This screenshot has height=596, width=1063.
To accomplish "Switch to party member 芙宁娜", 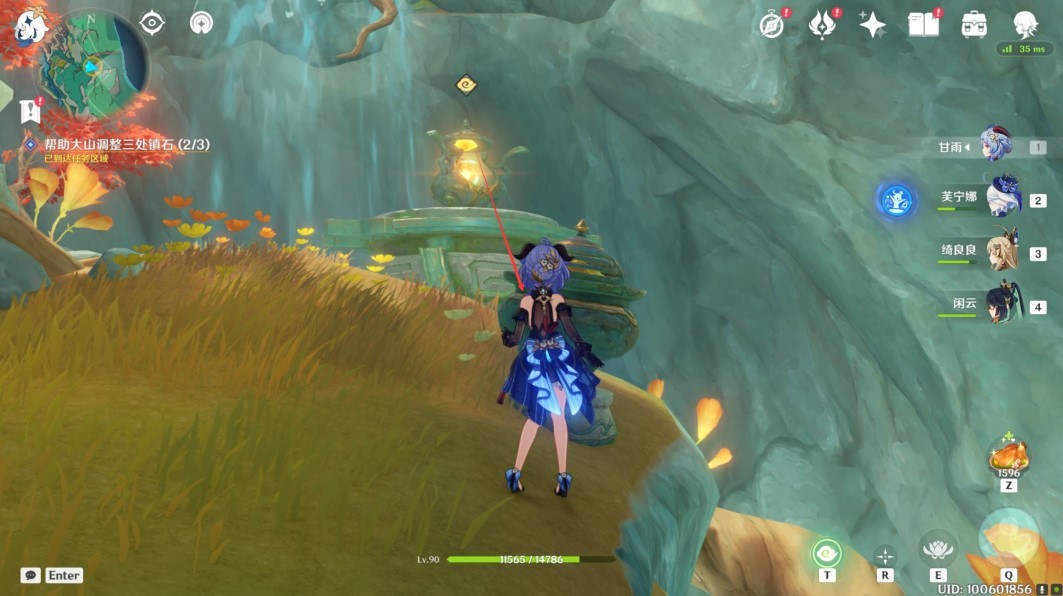I will click(x=1003, y=197).
